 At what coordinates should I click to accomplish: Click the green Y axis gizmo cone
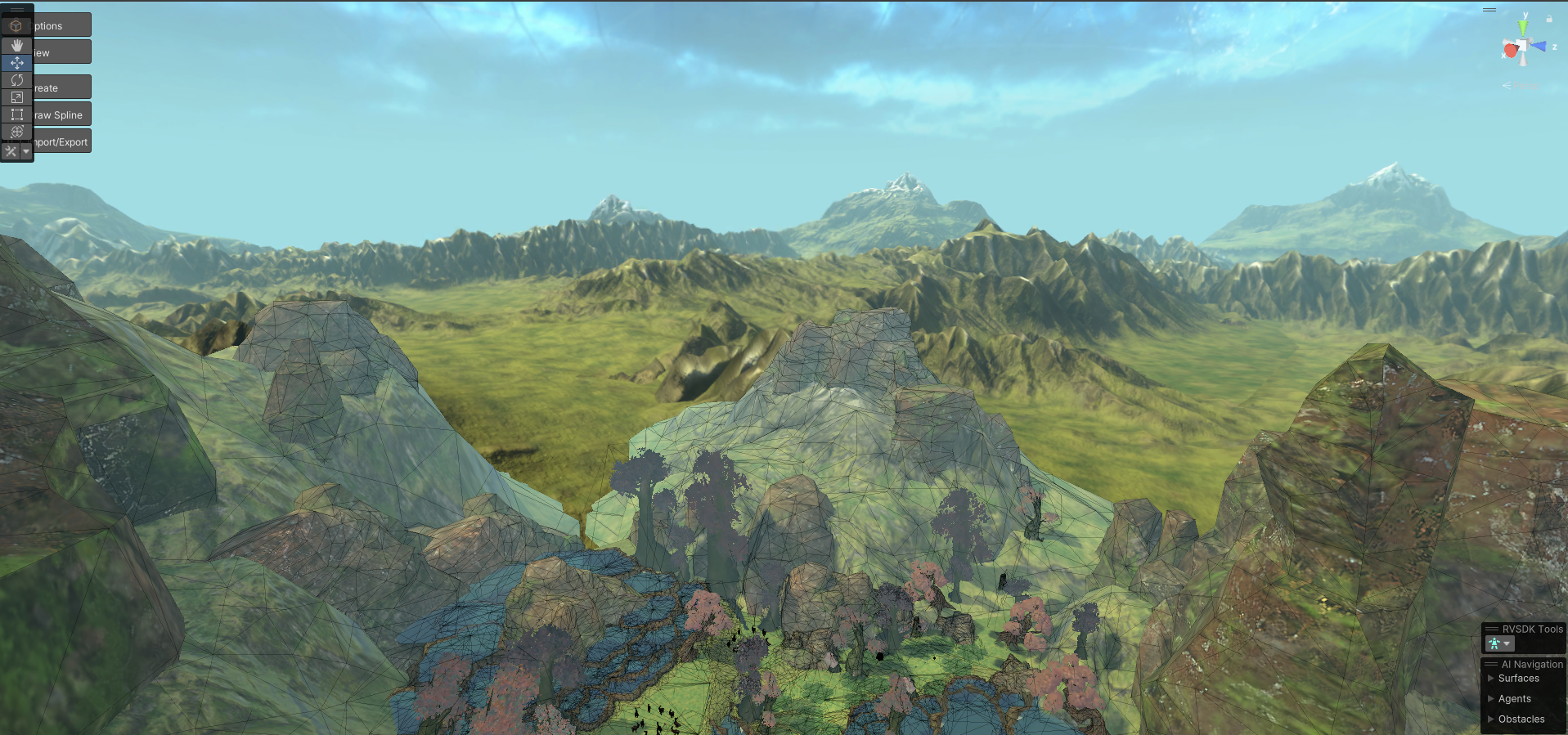tap(1523, 26)
